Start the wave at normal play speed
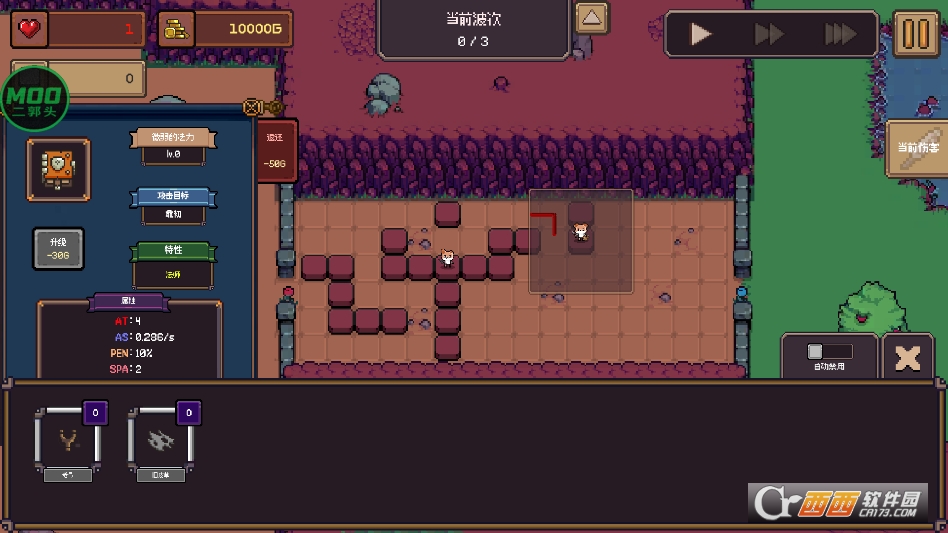 pyautogui.click(x=702, y=35)
